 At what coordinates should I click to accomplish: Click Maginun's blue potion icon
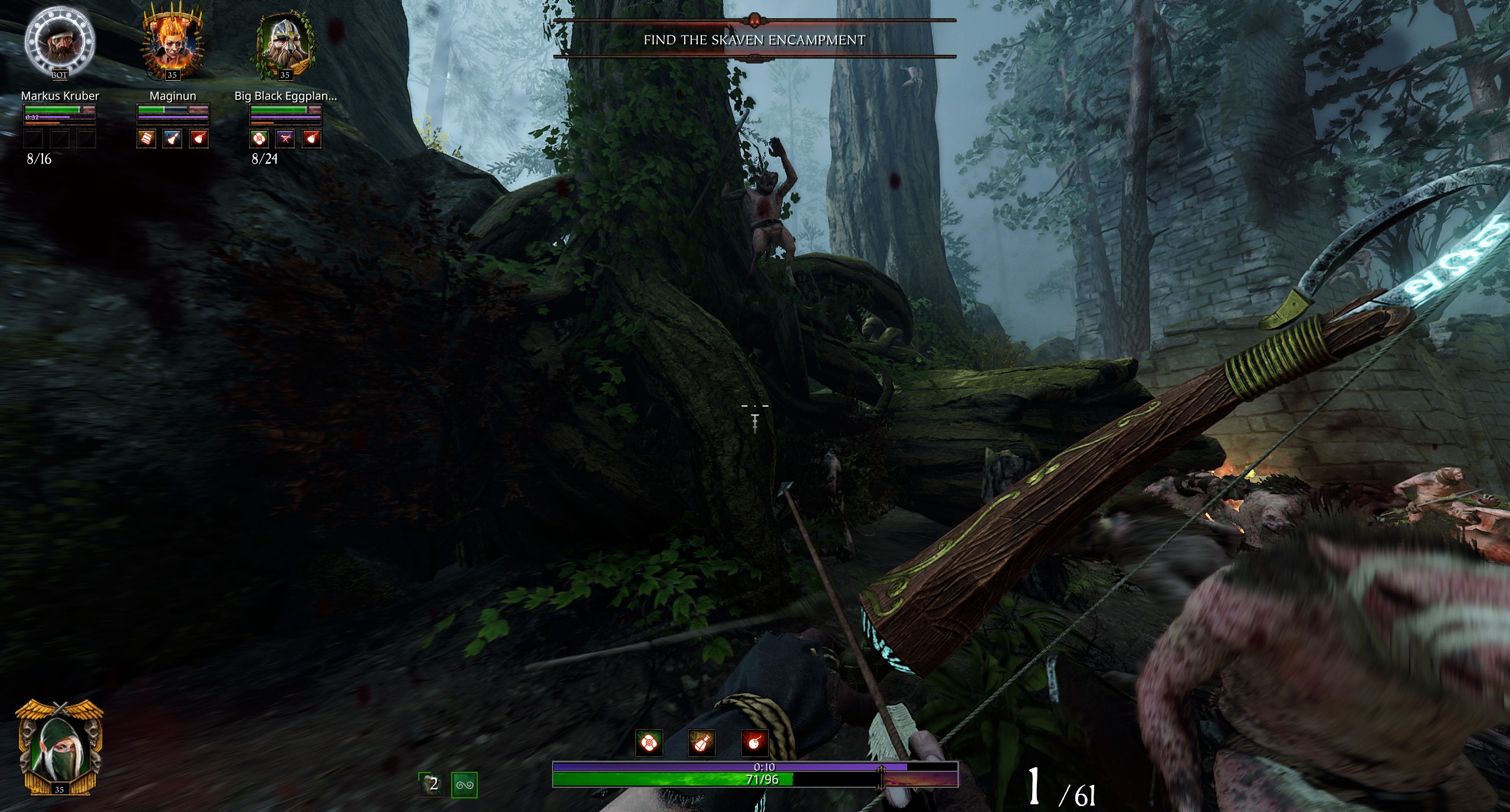pos(173,139)
